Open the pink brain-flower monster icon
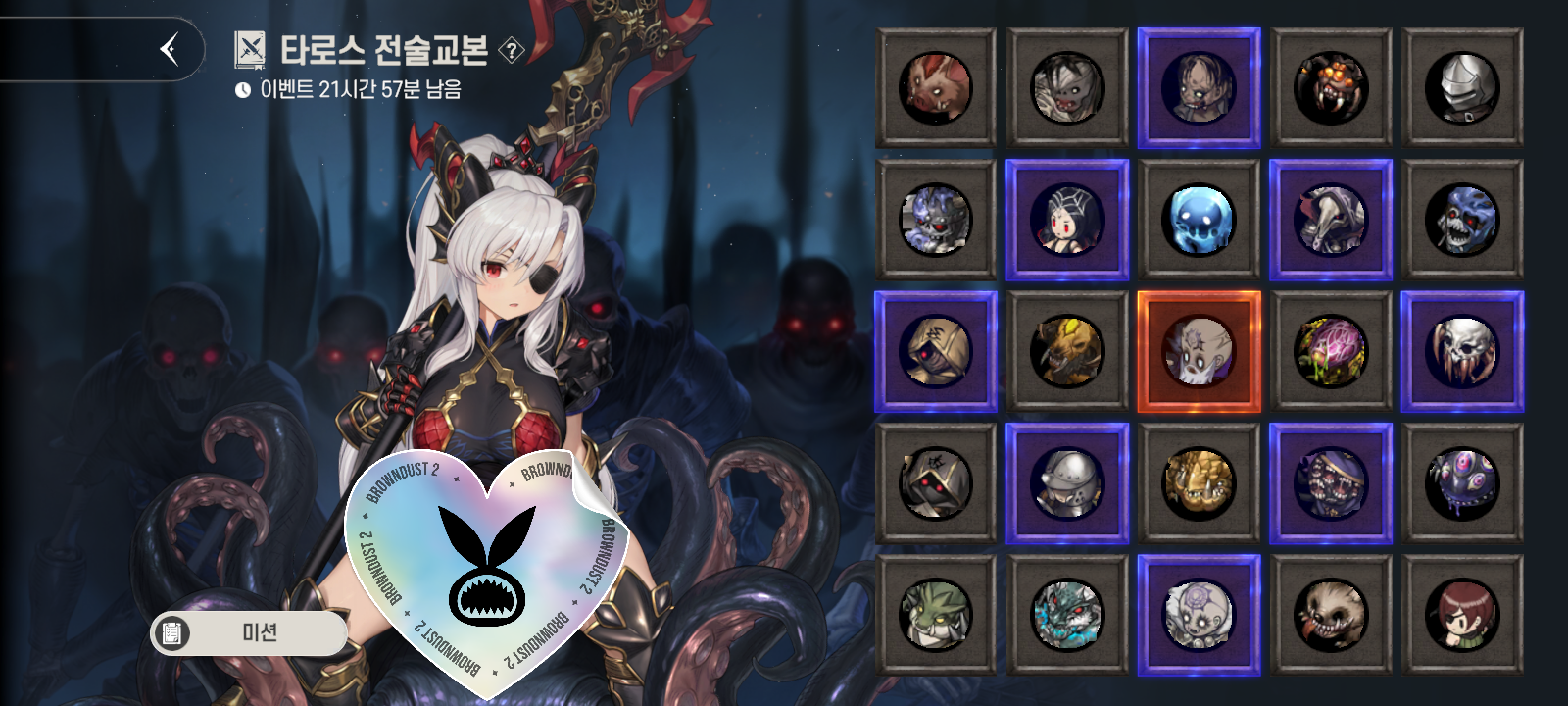1568x706 pixels. [x=1331, y=353]
